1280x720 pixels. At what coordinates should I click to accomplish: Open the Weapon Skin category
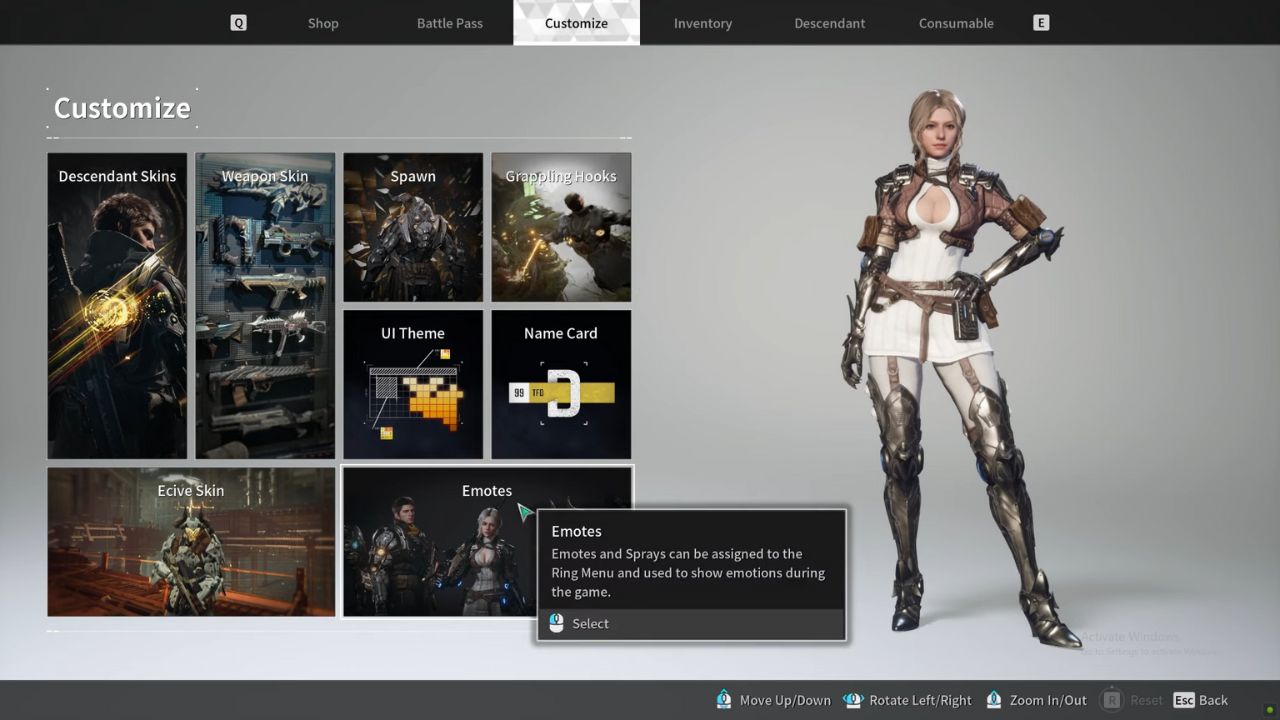(x=265, y=304)
